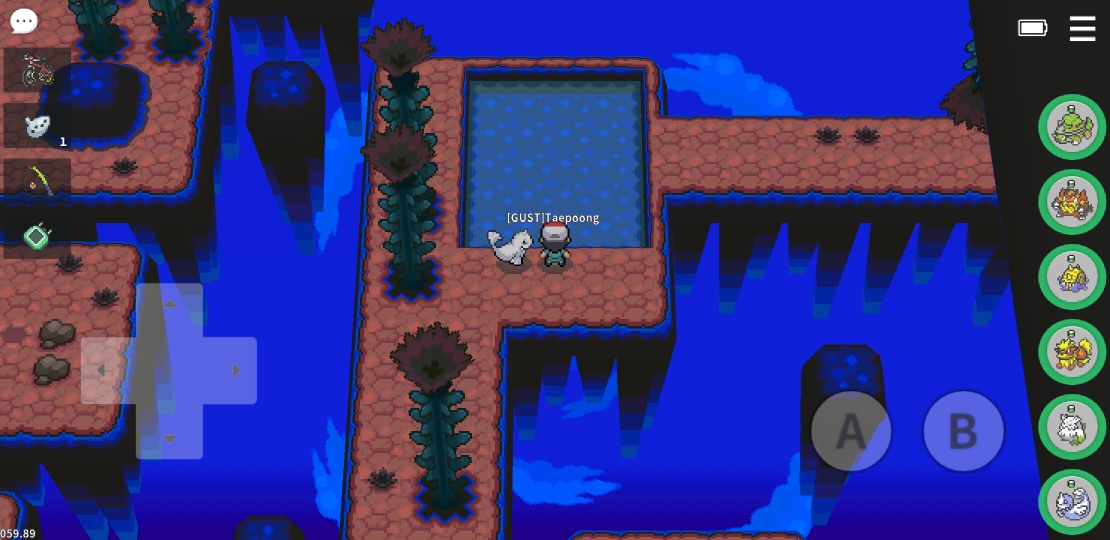Activate the green device hotbar item

click(x=37, y=236)
